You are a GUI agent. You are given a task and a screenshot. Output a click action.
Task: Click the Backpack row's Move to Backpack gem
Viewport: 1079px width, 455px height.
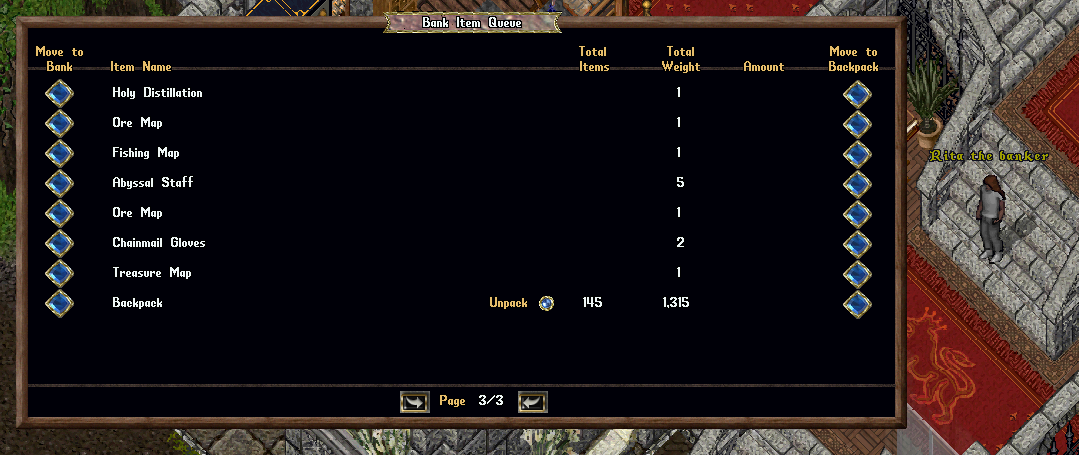coord(857,304)
